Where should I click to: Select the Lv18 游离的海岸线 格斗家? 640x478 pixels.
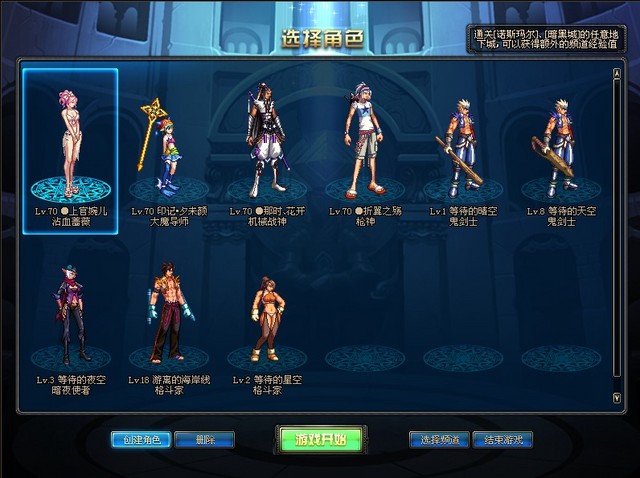pos(168,315)
